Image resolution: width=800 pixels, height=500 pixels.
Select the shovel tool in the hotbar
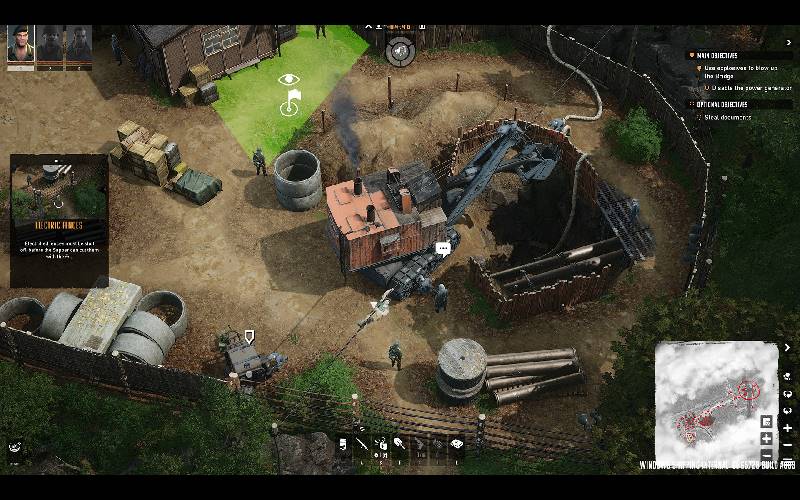coord(399,445)
